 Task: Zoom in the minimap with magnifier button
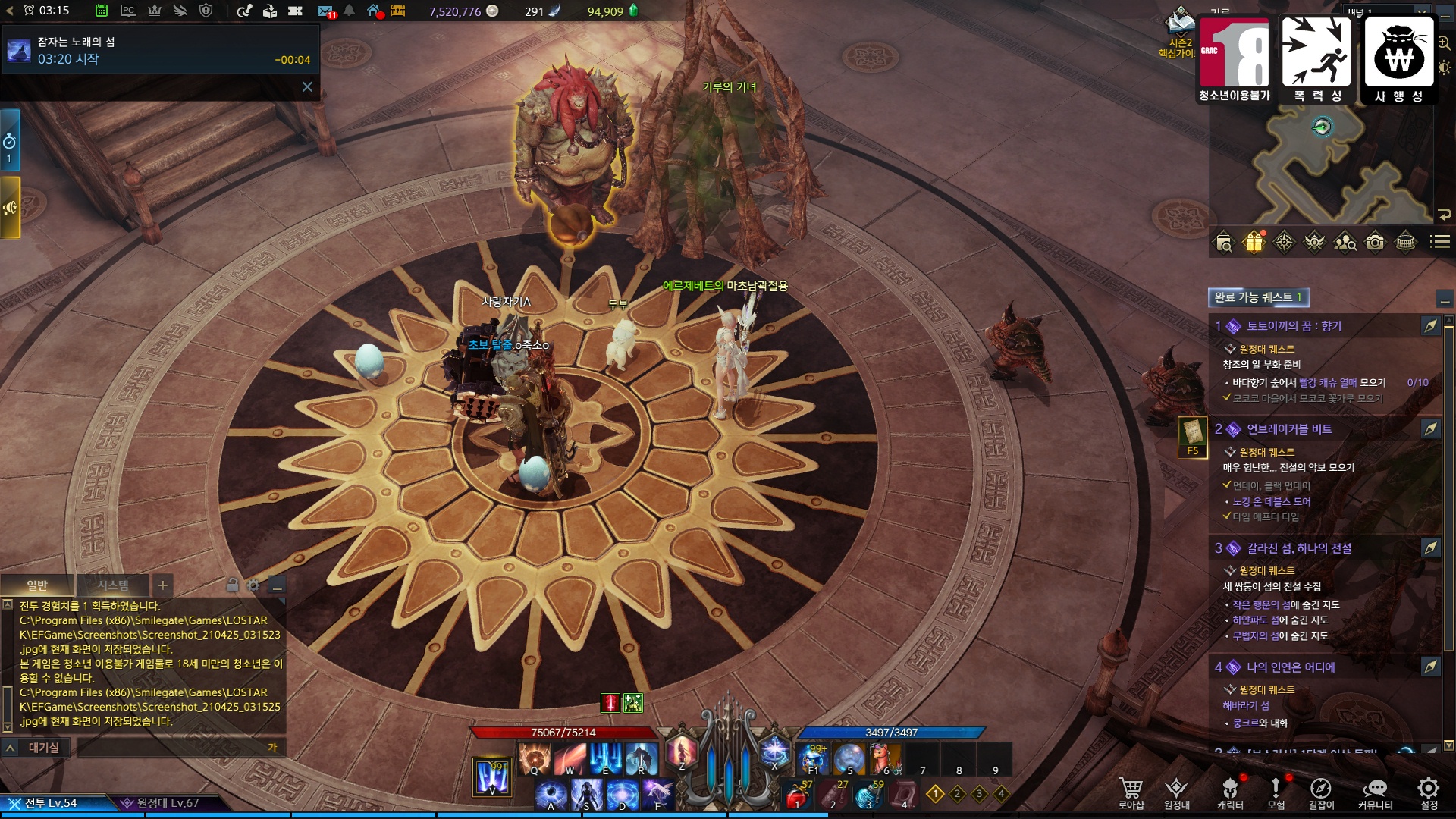1445,44
